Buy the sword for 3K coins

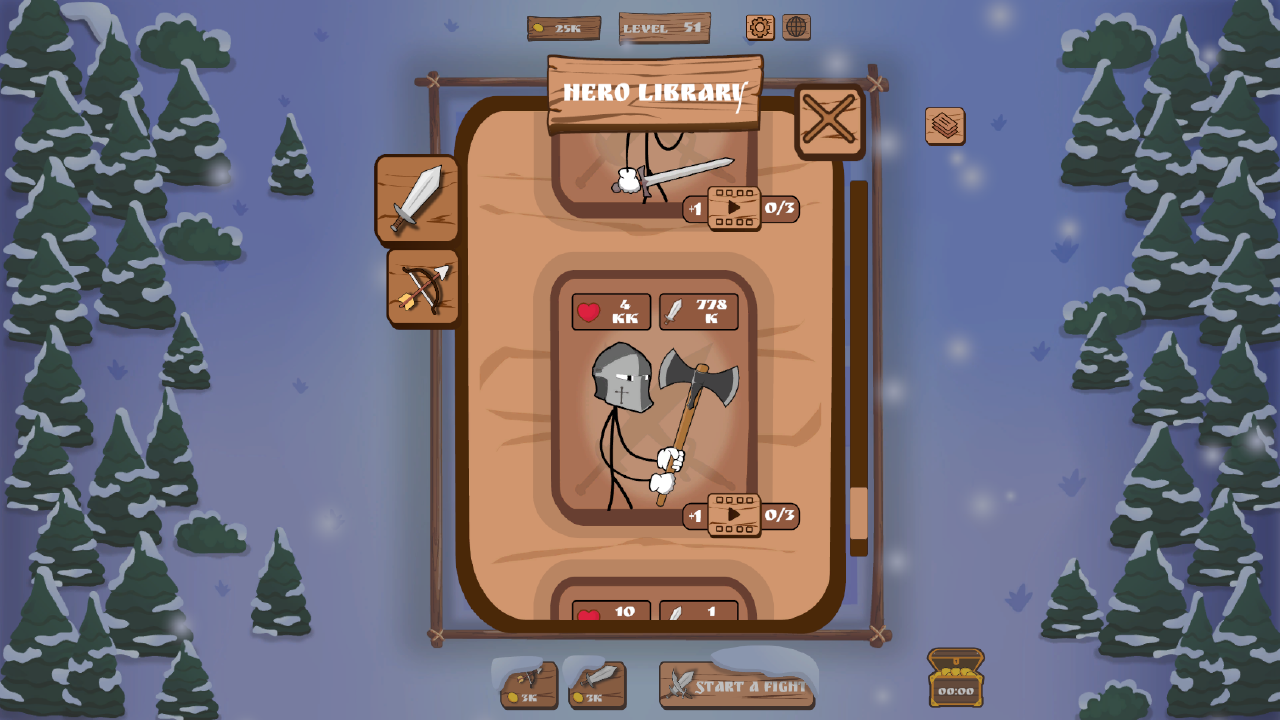pos(597,686)
